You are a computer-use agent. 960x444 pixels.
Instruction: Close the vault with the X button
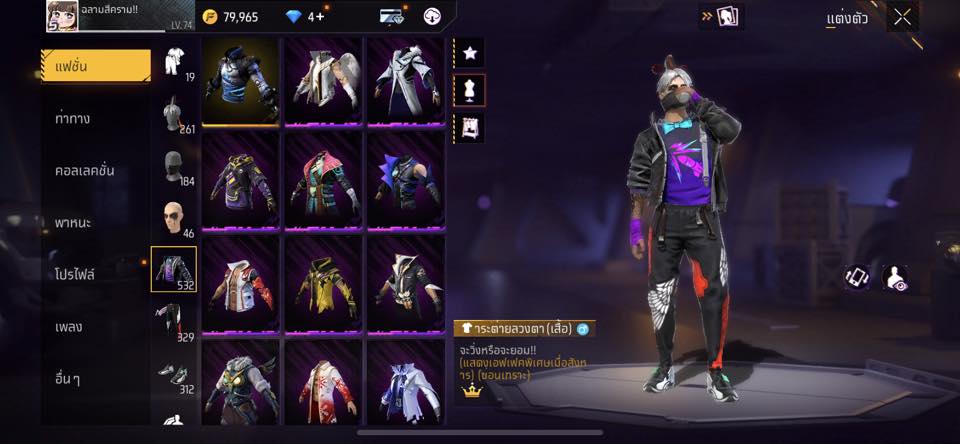[x=903, y=17]
